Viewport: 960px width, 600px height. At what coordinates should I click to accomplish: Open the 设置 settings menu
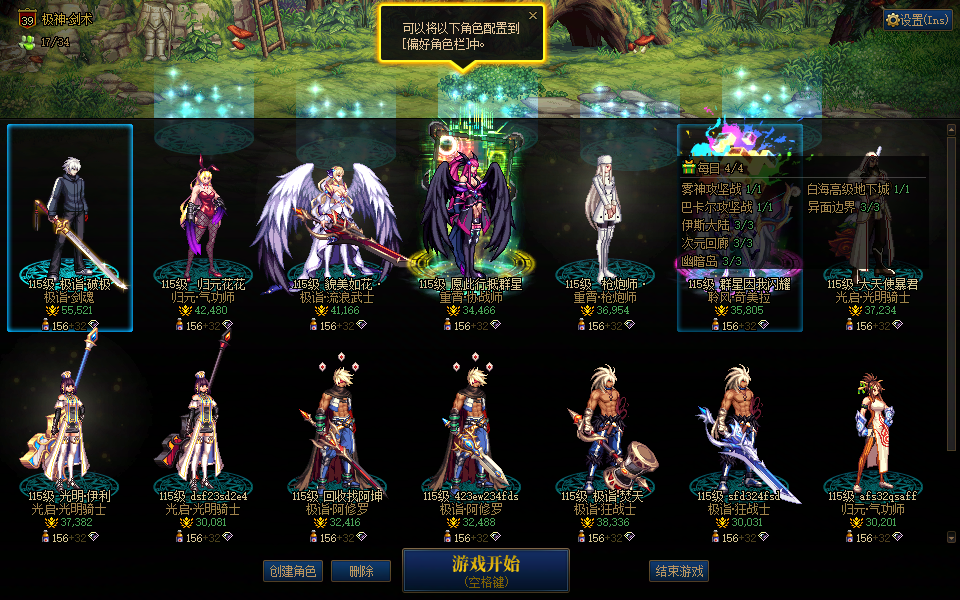tap(917, 19)
